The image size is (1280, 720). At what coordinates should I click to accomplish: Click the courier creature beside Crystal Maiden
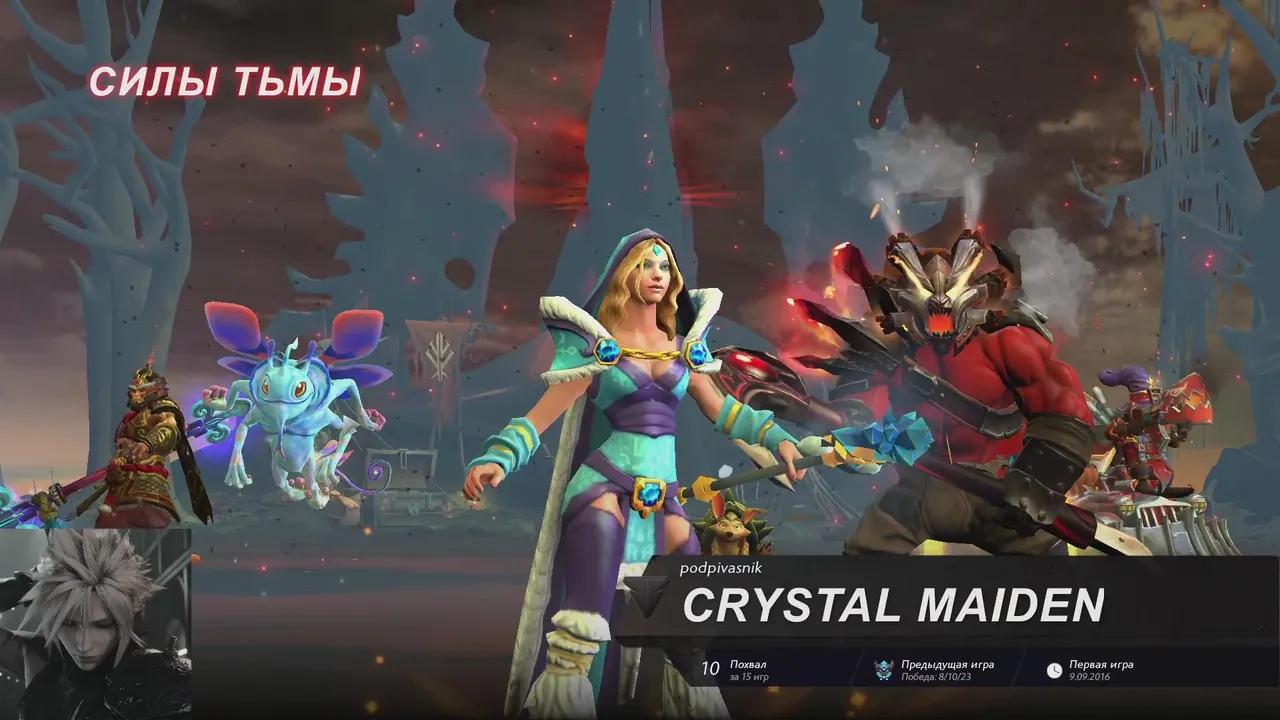click(730, 530)
